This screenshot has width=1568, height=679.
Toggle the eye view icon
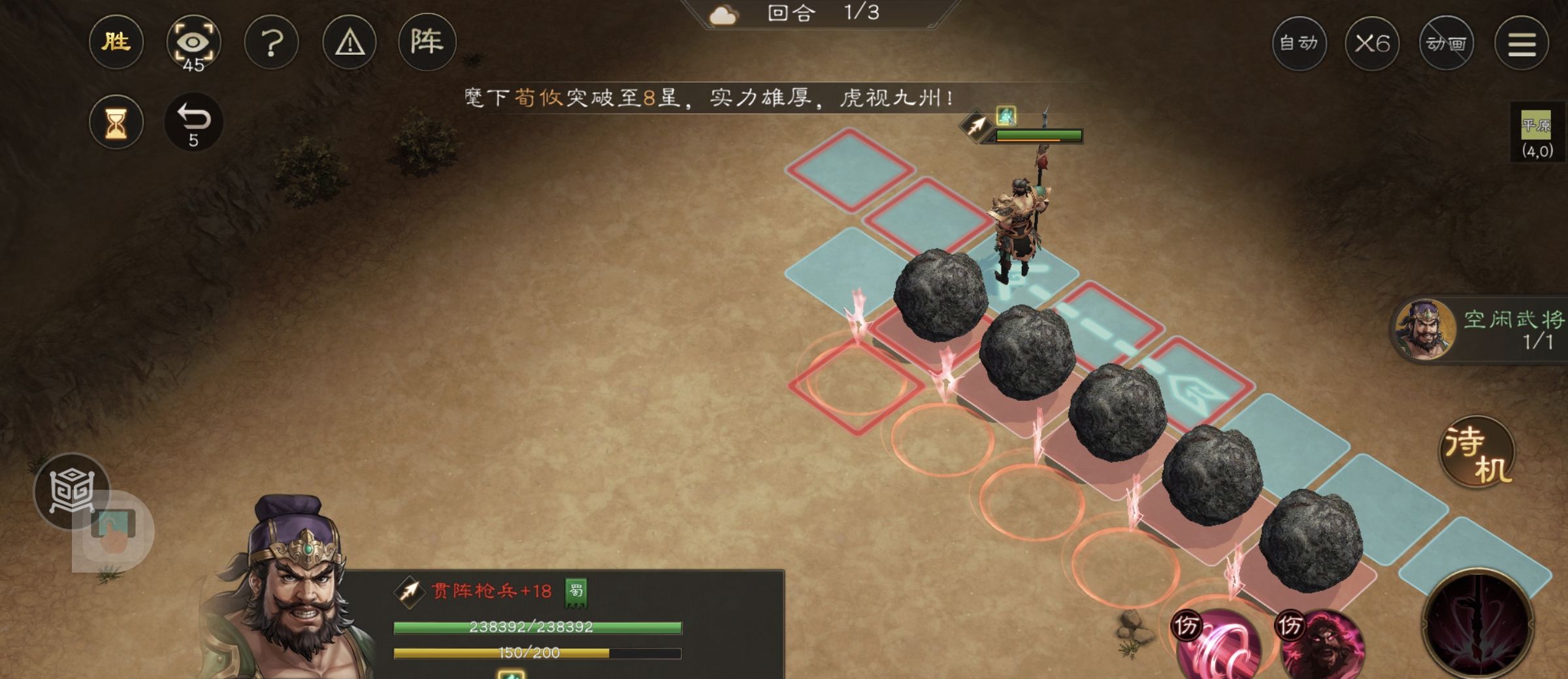pyautogui.click(x=193, y=43)
